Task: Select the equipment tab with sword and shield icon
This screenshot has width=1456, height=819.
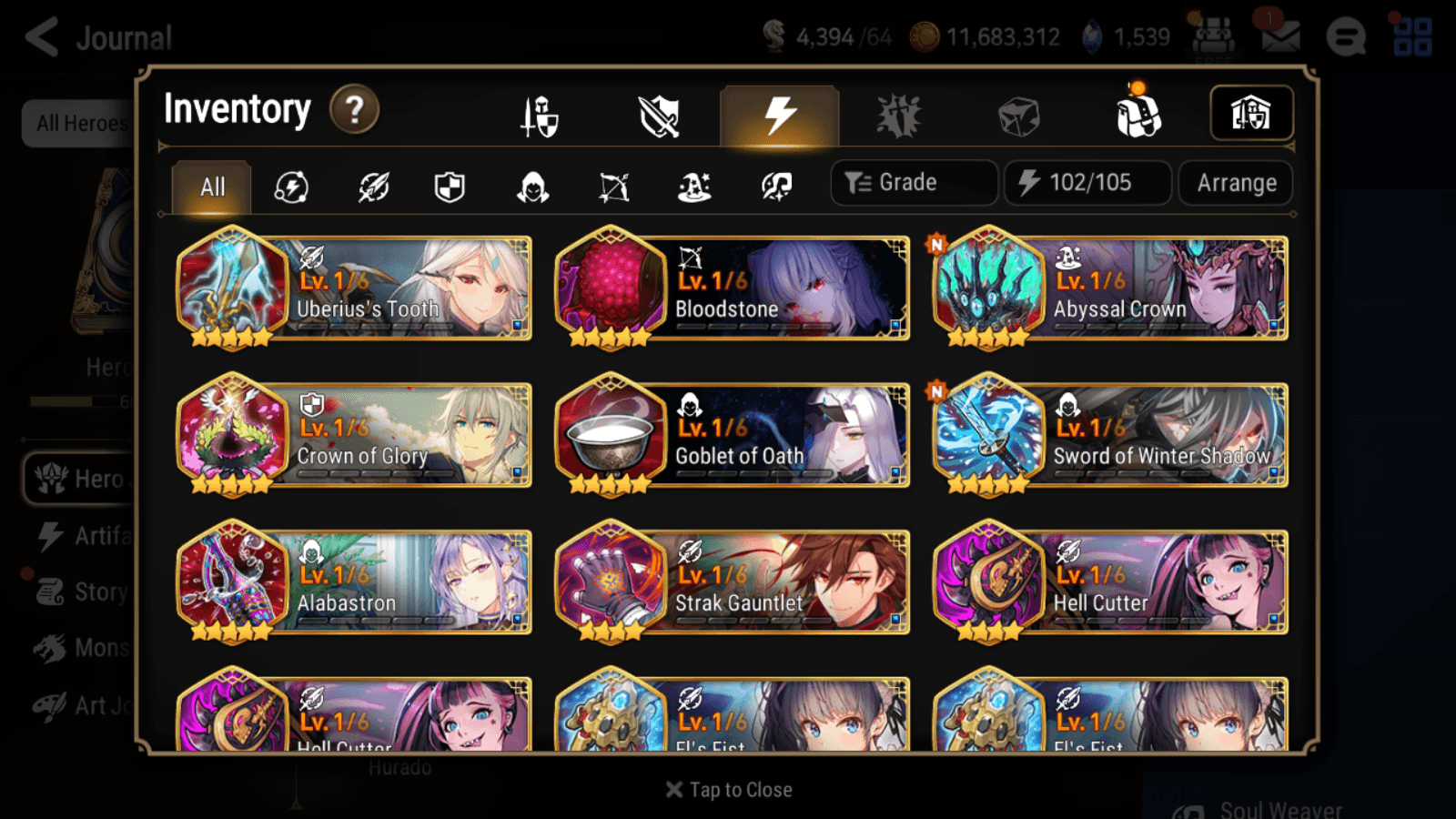Action: [539, 114]
